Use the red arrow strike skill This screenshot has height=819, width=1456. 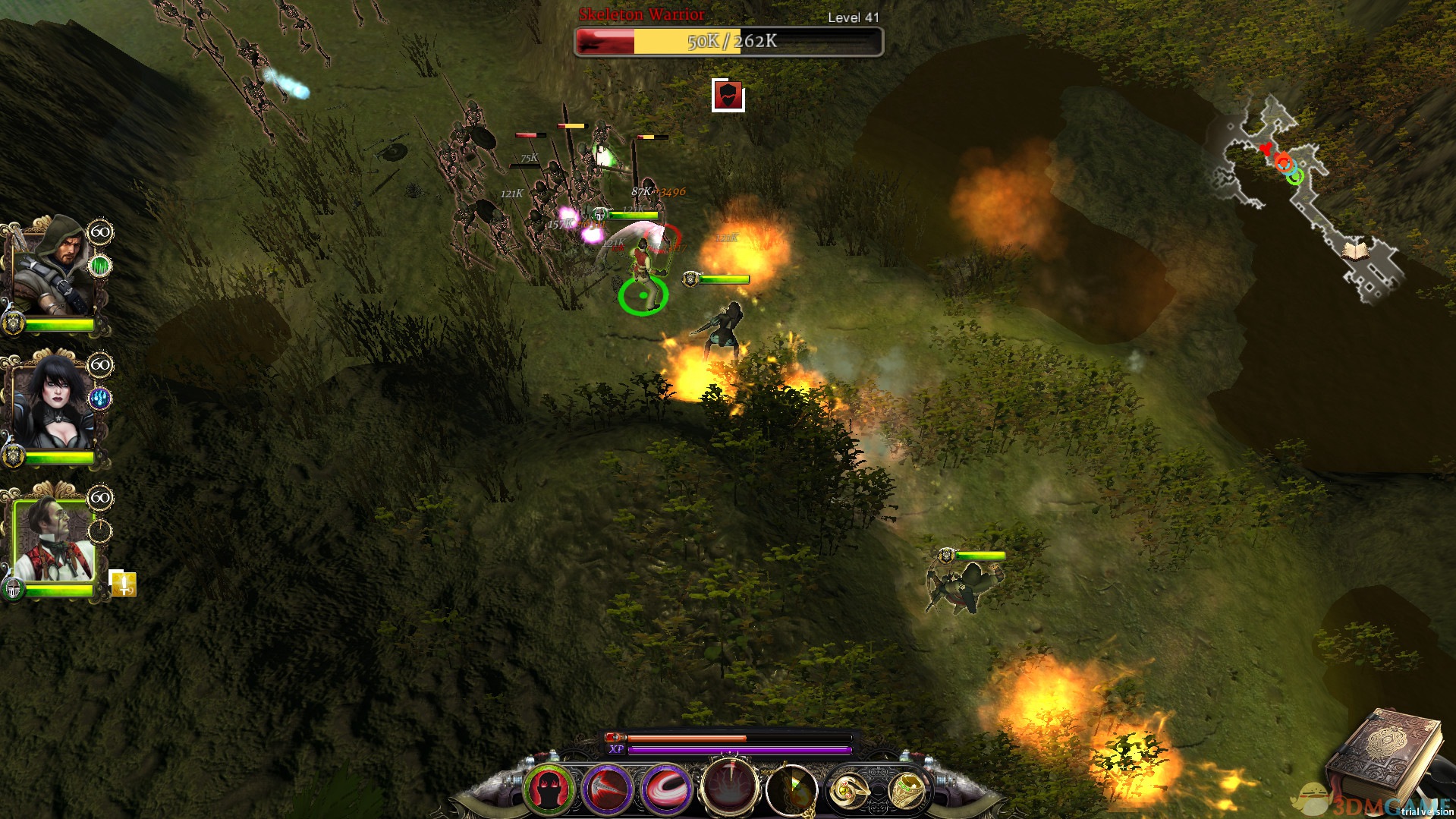607,789
